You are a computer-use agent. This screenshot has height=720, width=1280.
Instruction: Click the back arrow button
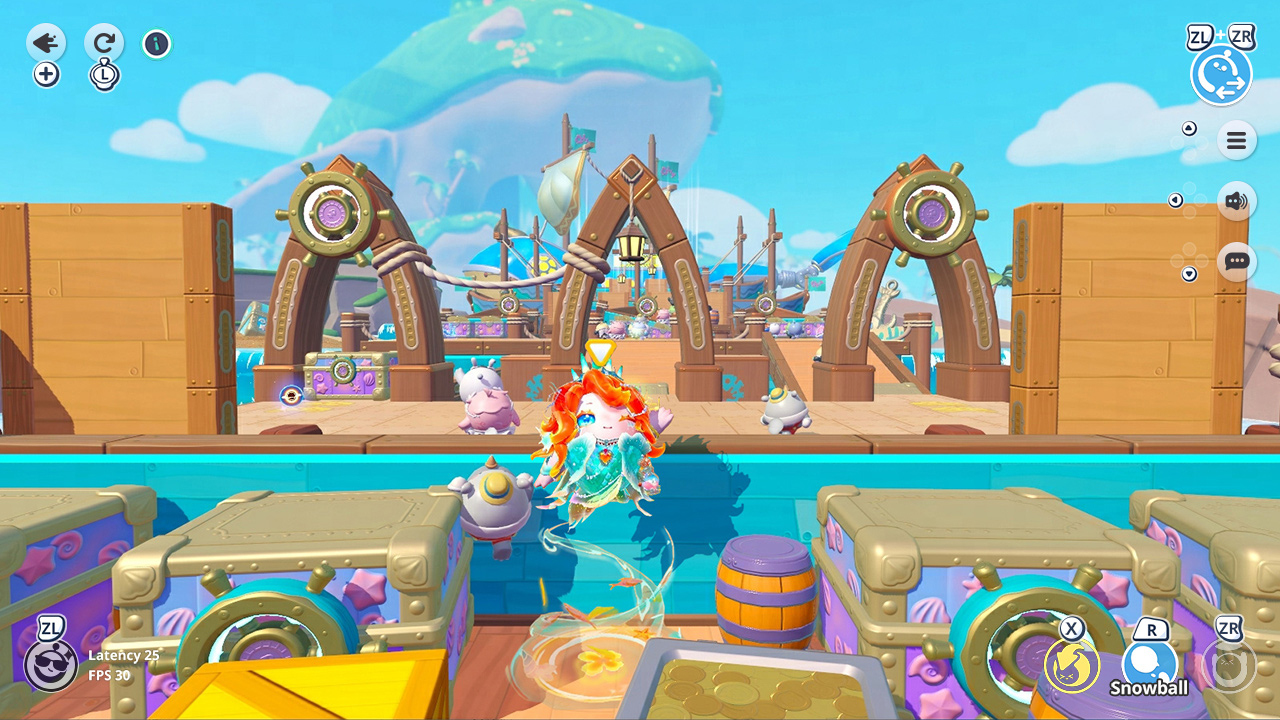(x=45, y=43)
